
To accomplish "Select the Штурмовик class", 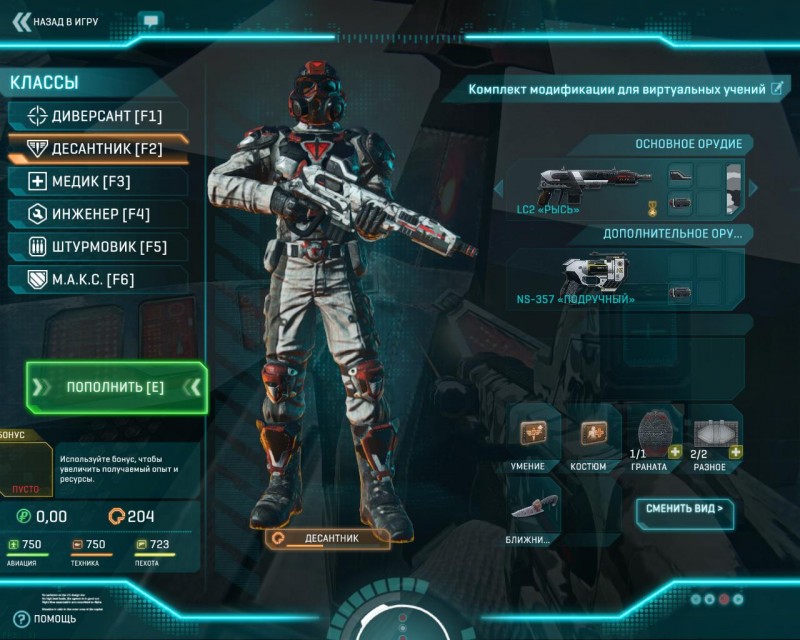I will pyautogui.click(x=96, y=247).
